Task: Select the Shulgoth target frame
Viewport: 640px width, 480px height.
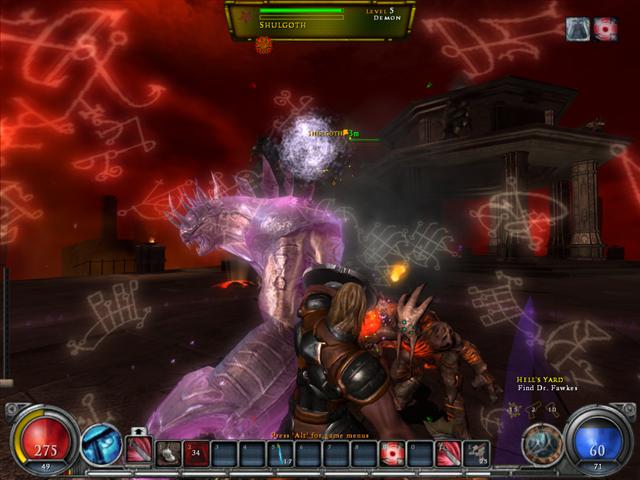Action: coord(319,19)
